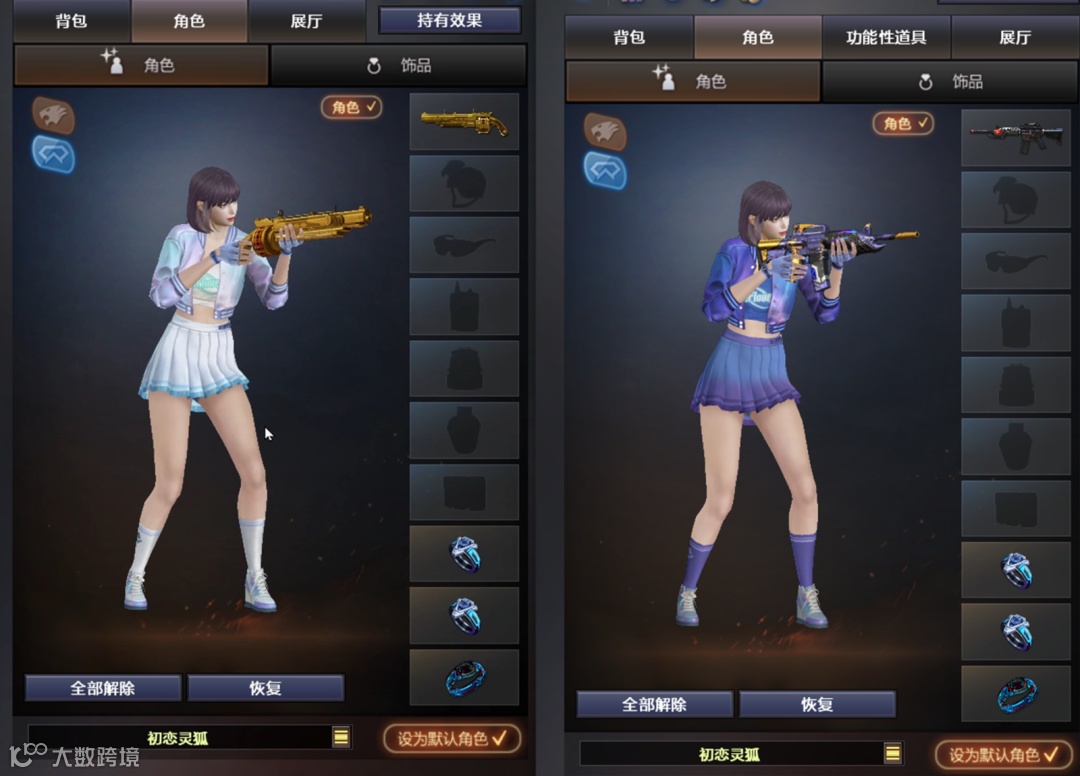Screen dimensions: 1080x776
Task: Open 展厅 tab next to 功能性道具
Action: point(1014,38)
